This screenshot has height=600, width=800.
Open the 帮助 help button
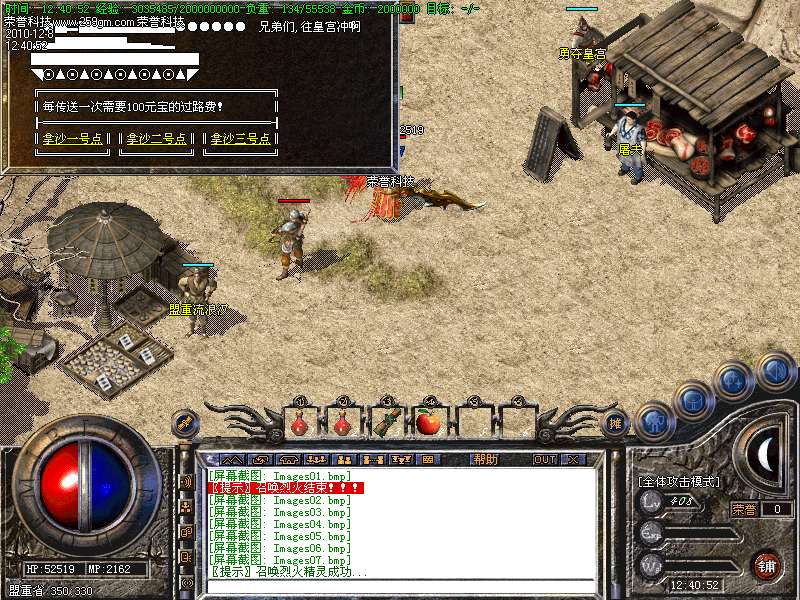[x=486, y=459]
